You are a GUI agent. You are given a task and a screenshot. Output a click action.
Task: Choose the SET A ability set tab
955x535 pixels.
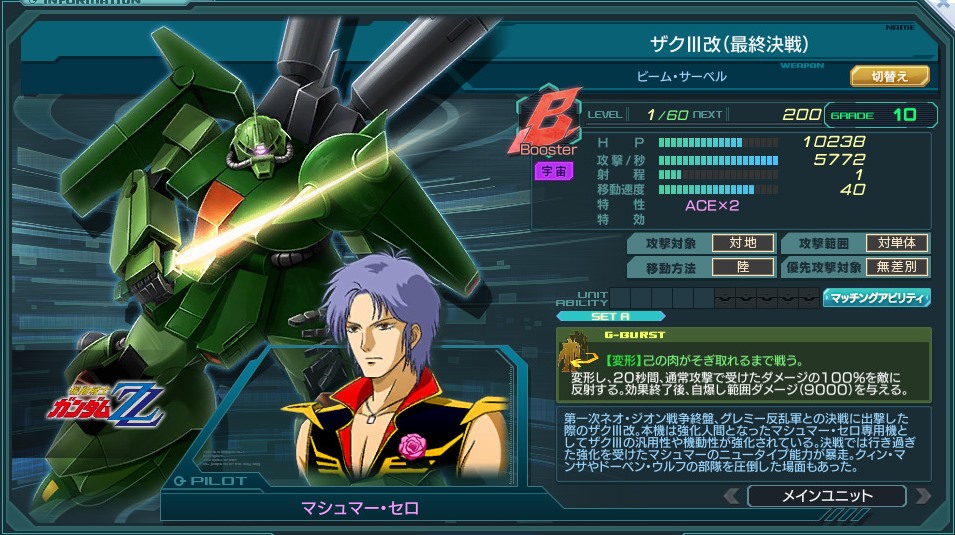tap(610, 315)
